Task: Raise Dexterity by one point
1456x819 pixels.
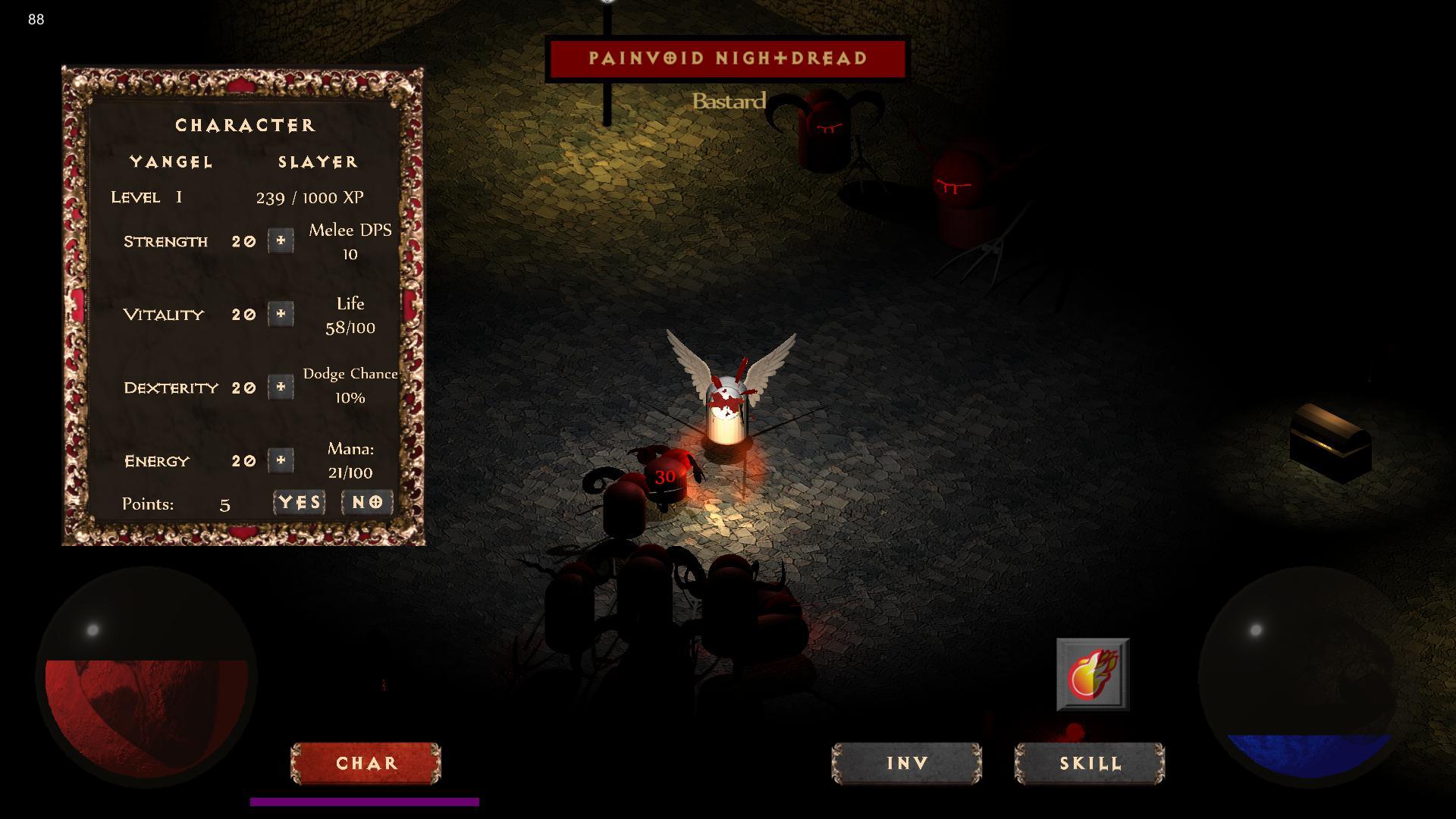Action: [281, 388]
